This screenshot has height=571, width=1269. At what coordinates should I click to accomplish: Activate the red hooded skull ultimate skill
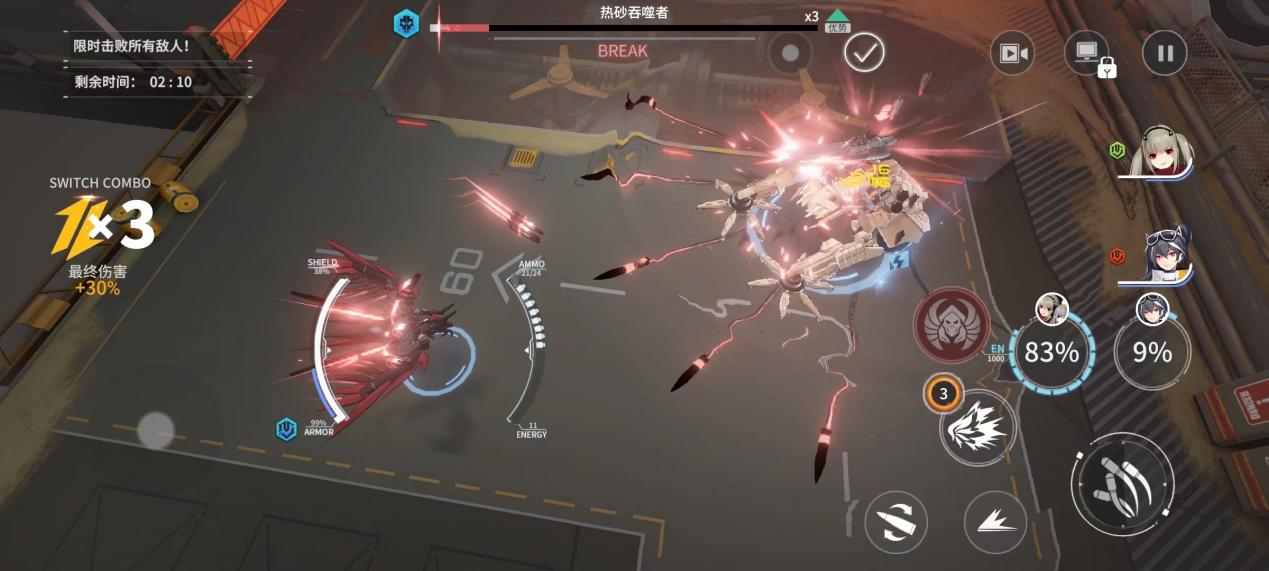(951, 324)
